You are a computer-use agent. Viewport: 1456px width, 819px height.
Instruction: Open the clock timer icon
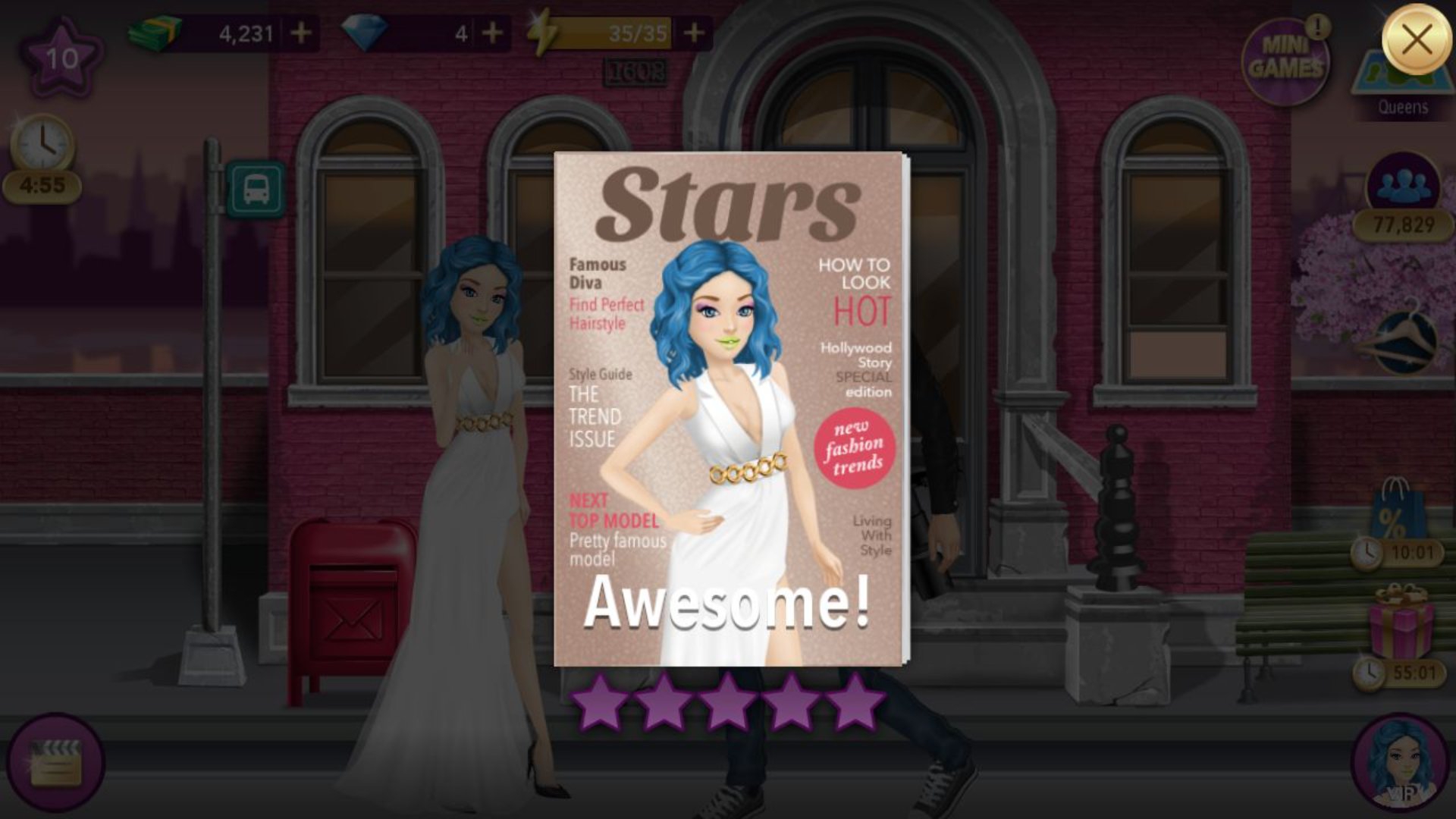coord(42,144)
